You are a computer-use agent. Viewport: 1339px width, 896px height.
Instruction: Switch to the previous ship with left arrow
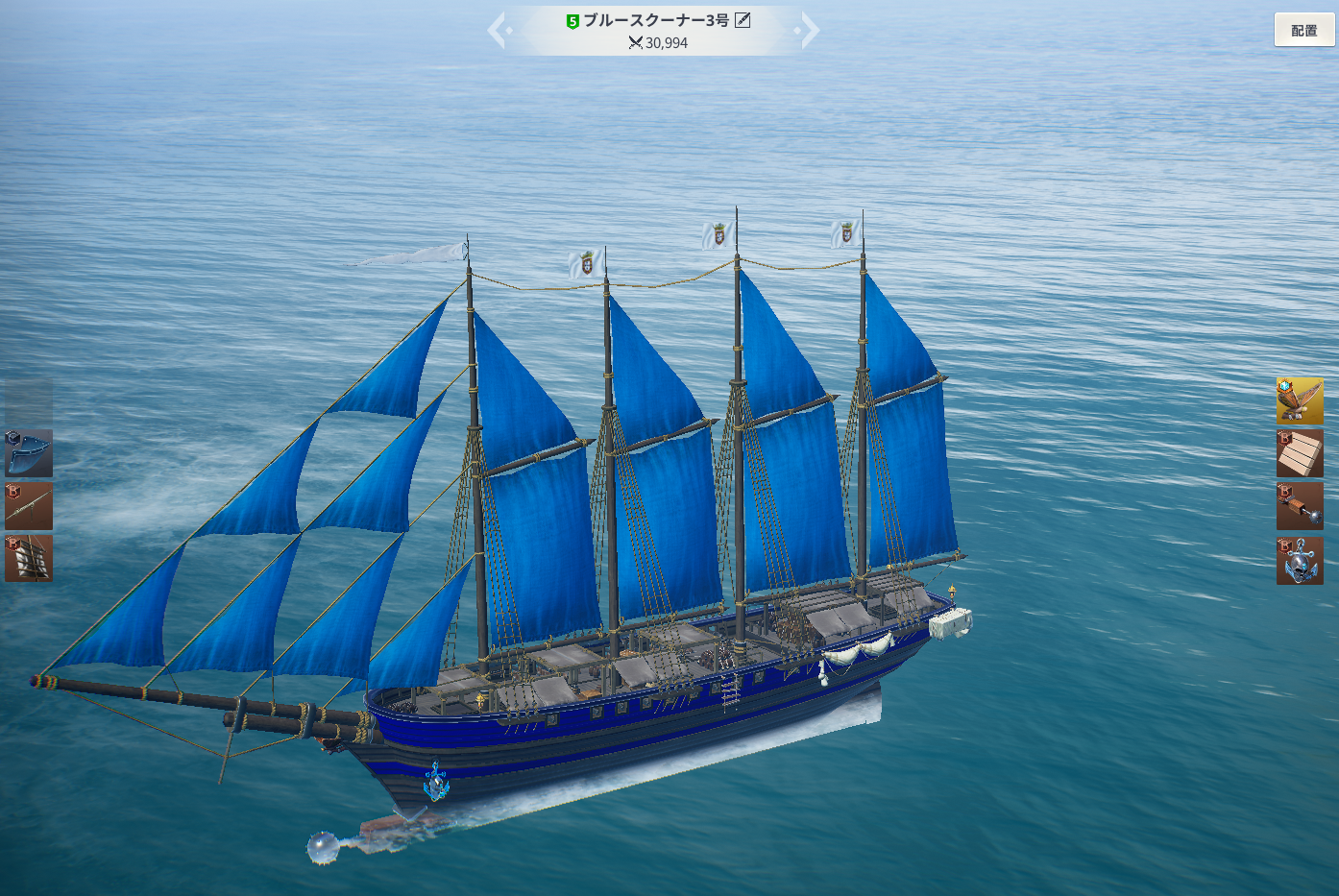coord(499,31)
